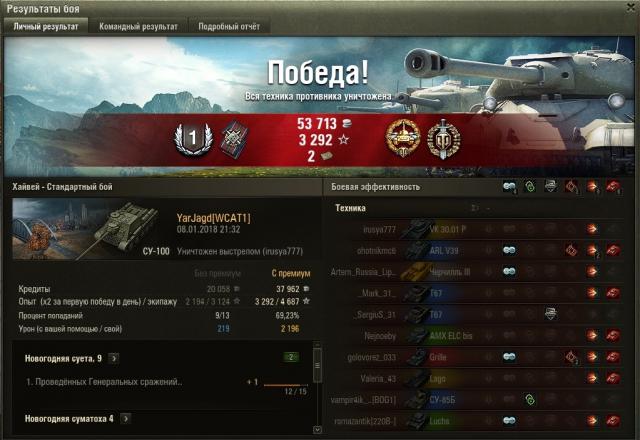Click the crossed-weapons achievement icon beside the class badge
Image resolution: width=640 pixels, height=440 pixels.
[234, 139]
